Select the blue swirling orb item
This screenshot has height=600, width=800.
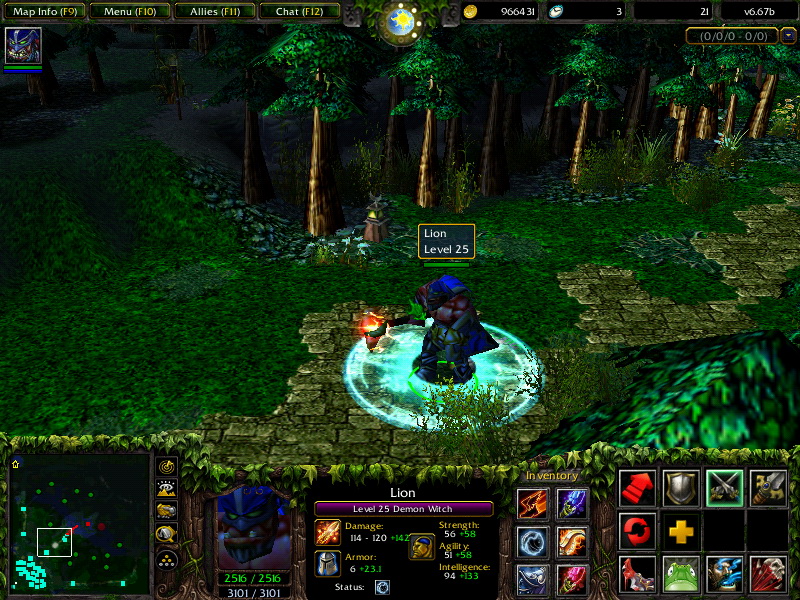pos(532,541)
